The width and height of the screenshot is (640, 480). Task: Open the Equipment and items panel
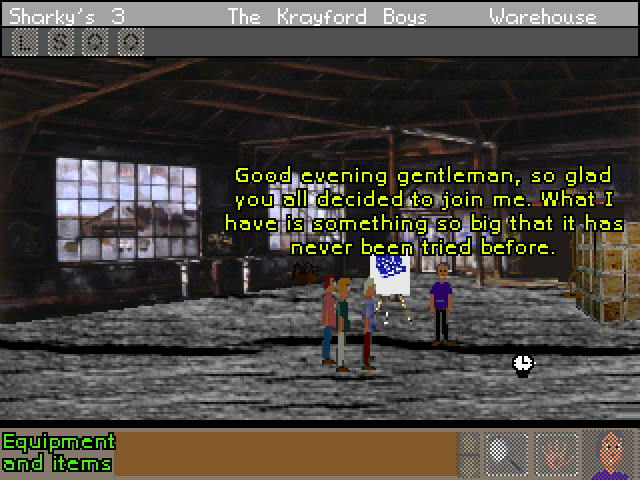tap(58, 452)
